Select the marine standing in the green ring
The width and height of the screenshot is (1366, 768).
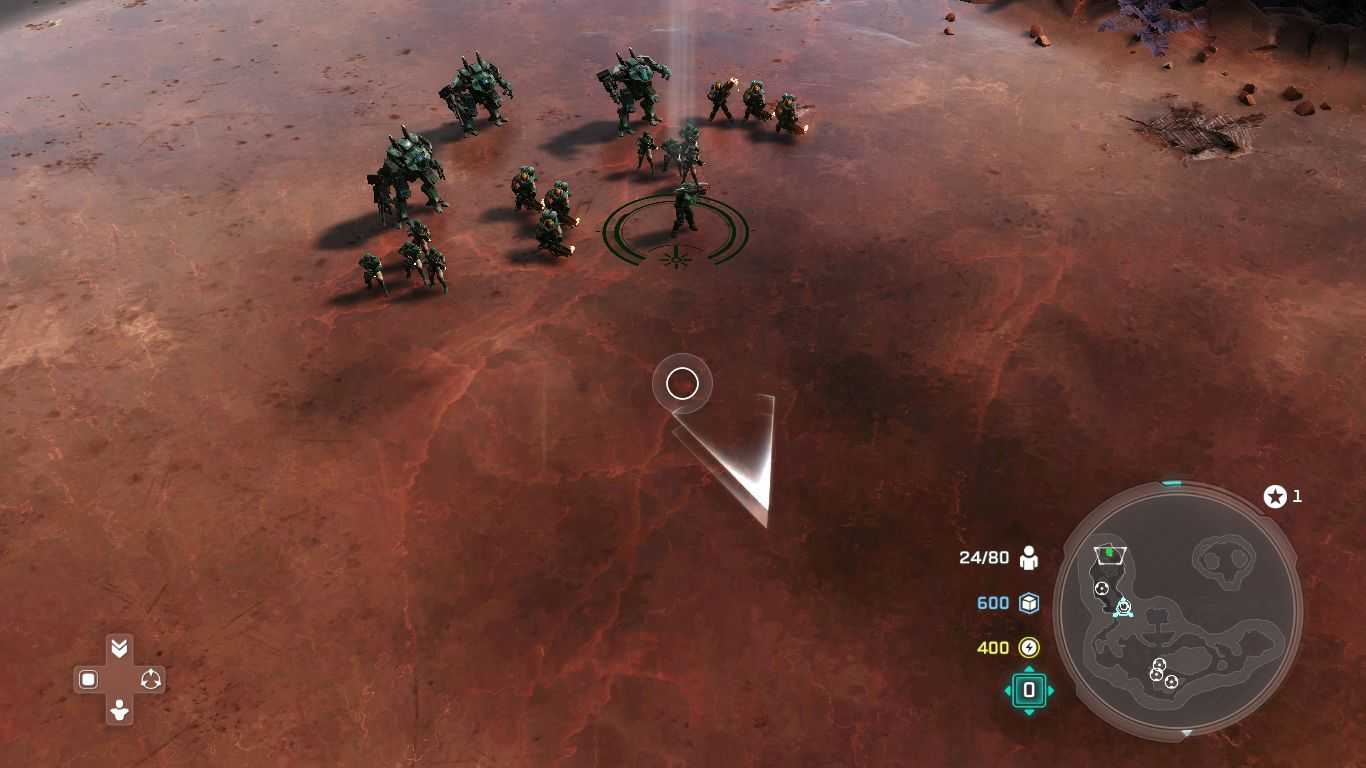pos(684,208)
